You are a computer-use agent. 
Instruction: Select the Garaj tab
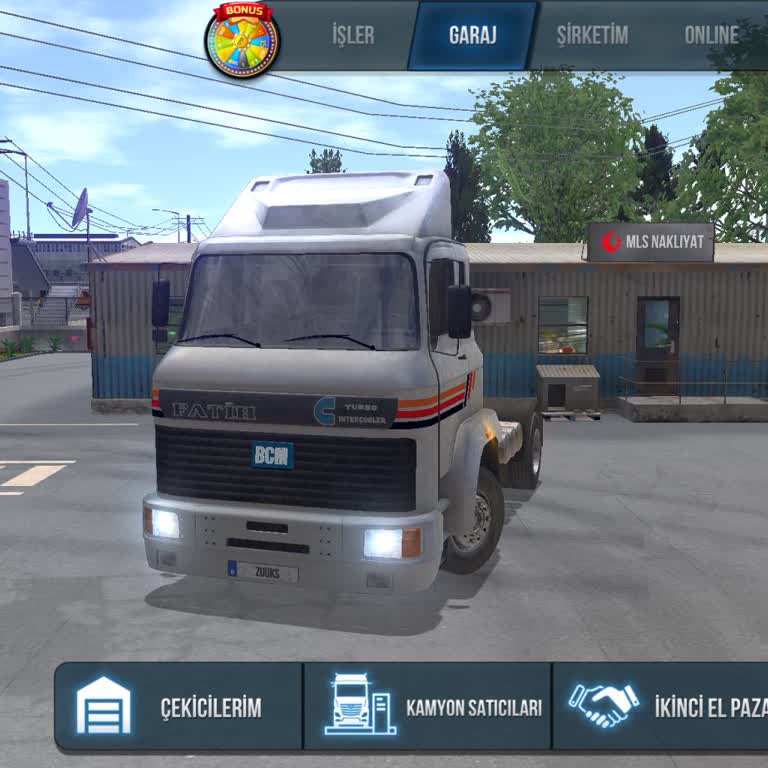pyautogui.click(x=473, y=35)
